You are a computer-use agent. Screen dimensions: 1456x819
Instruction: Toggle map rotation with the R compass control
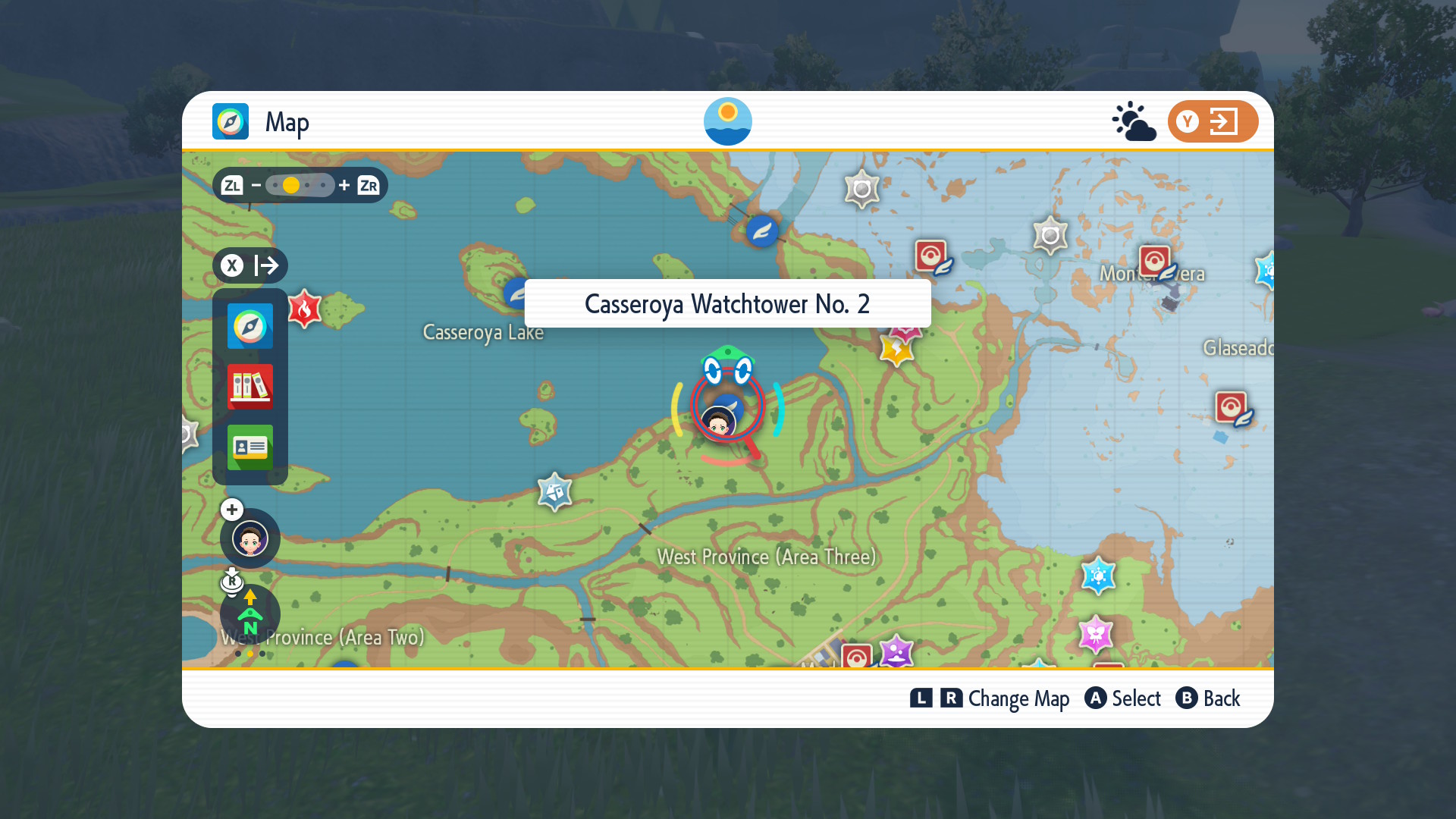(232, 582)
